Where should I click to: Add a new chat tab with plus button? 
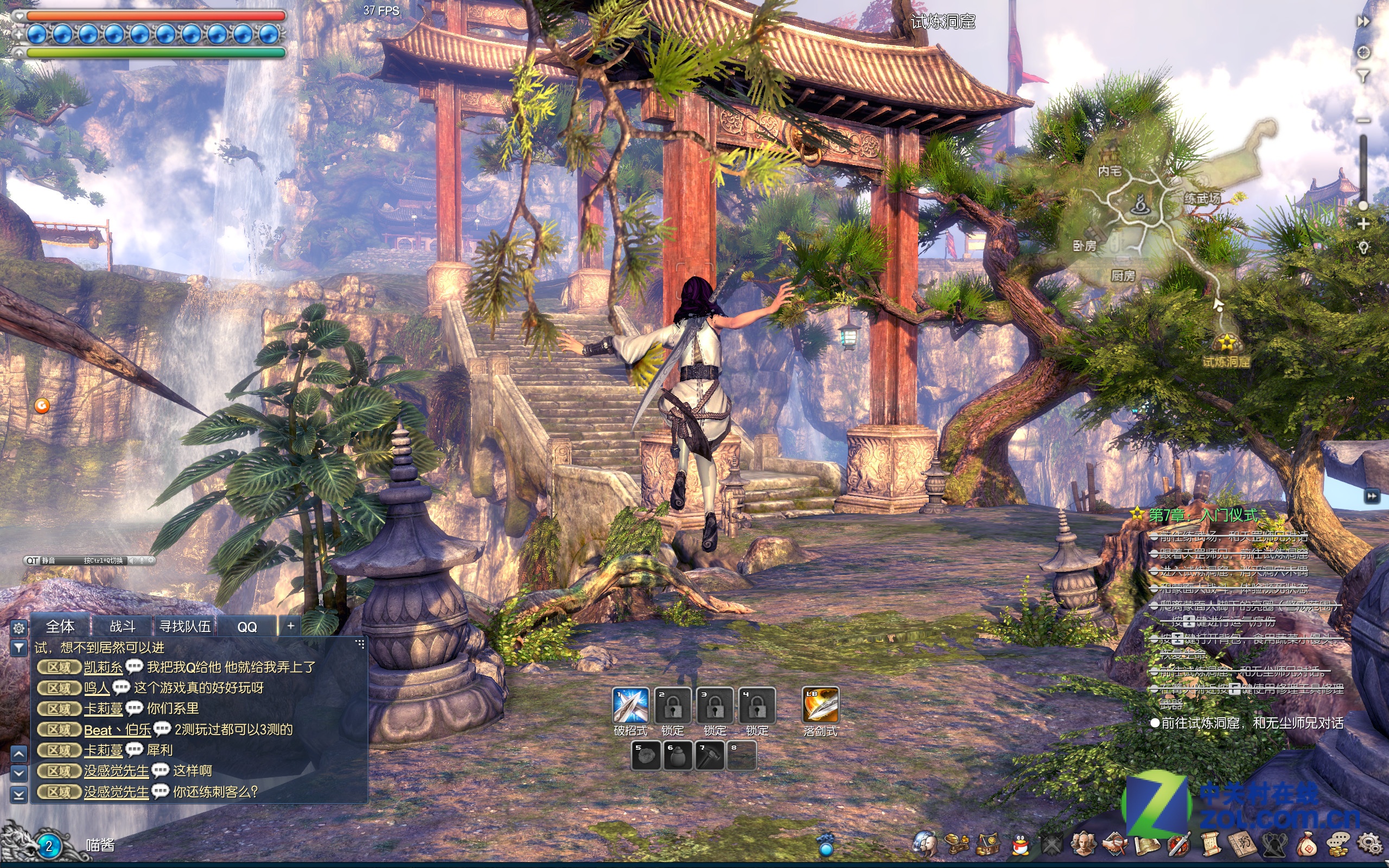[291, 626]
